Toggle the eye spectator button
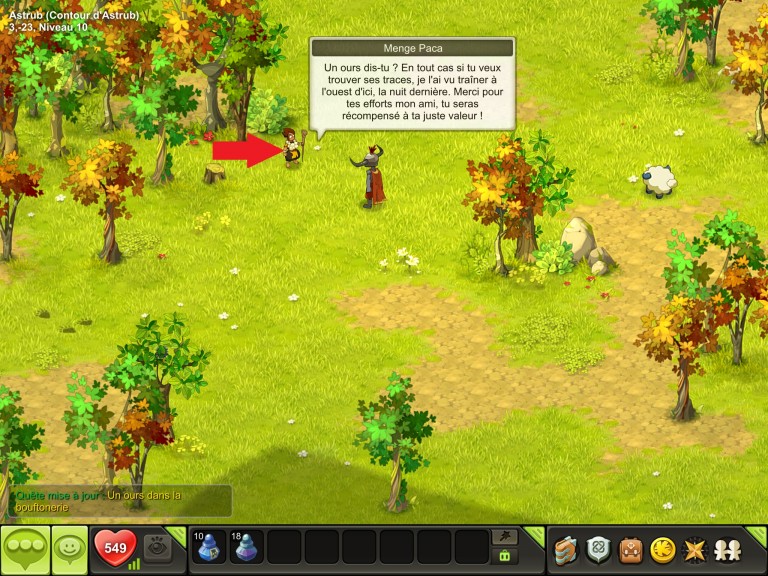 [156, 548]
